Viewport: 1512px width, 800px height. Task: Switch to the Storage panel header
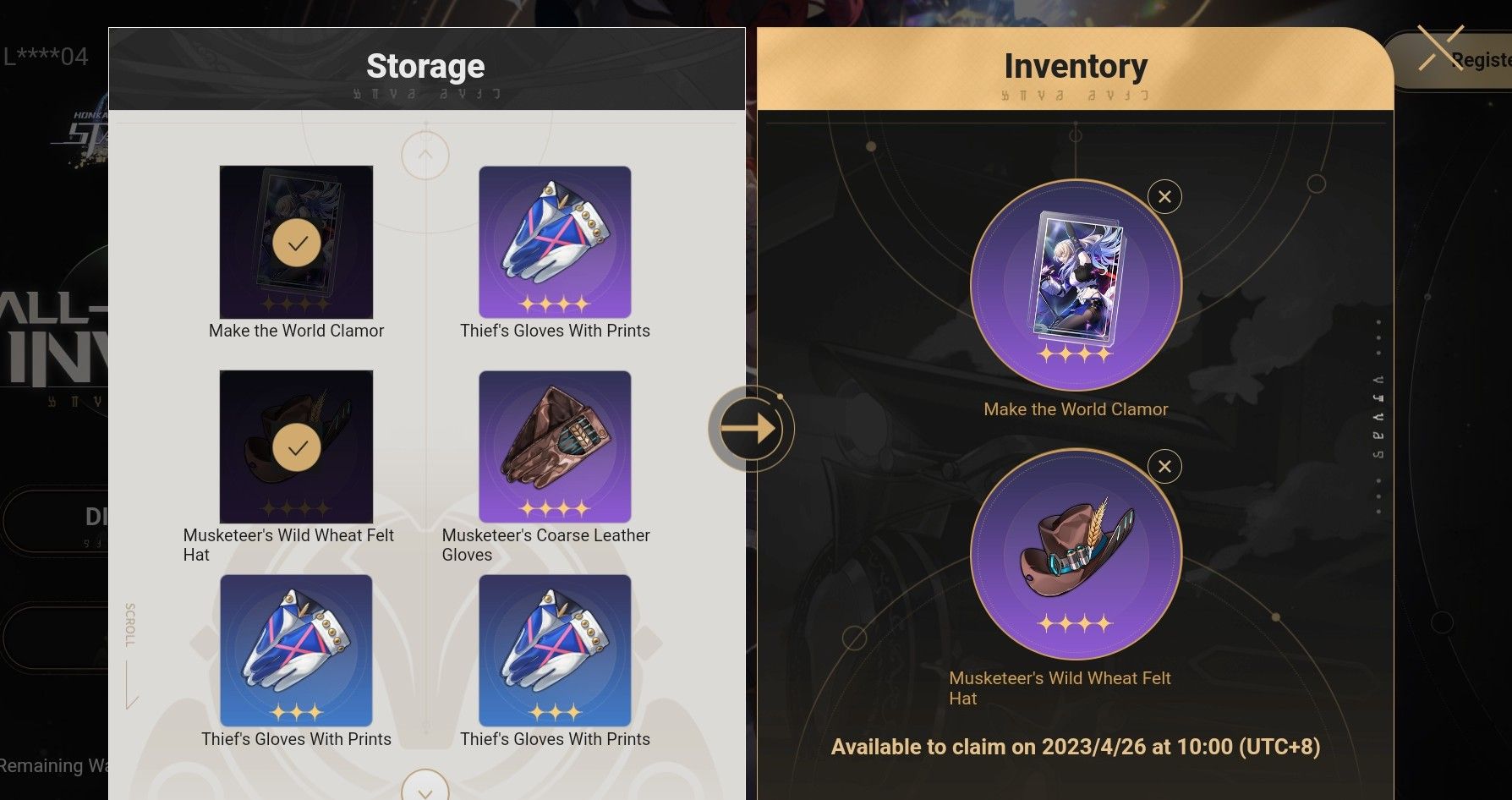[x=425, y=65]
